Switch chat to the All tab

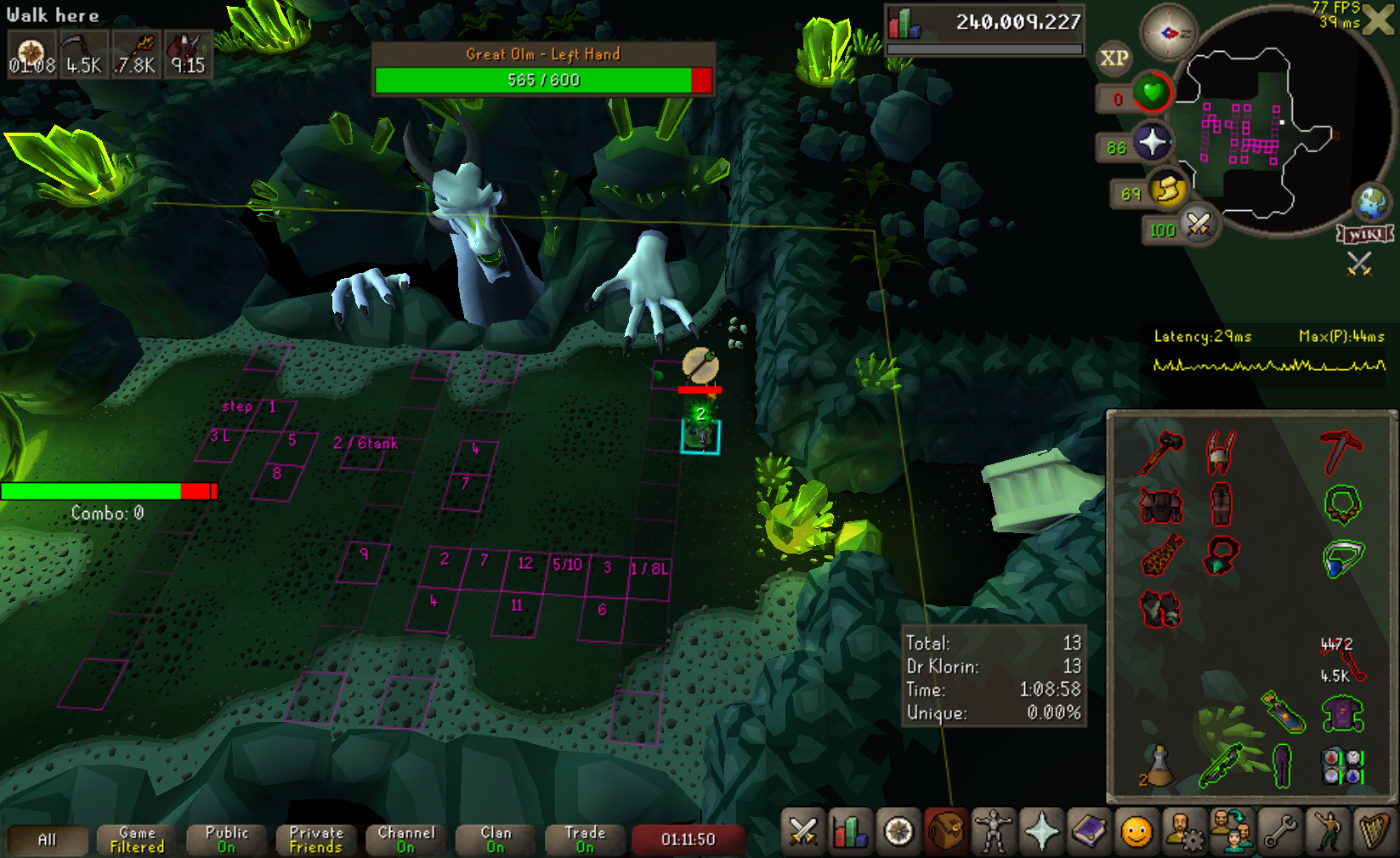click(47, 839)
